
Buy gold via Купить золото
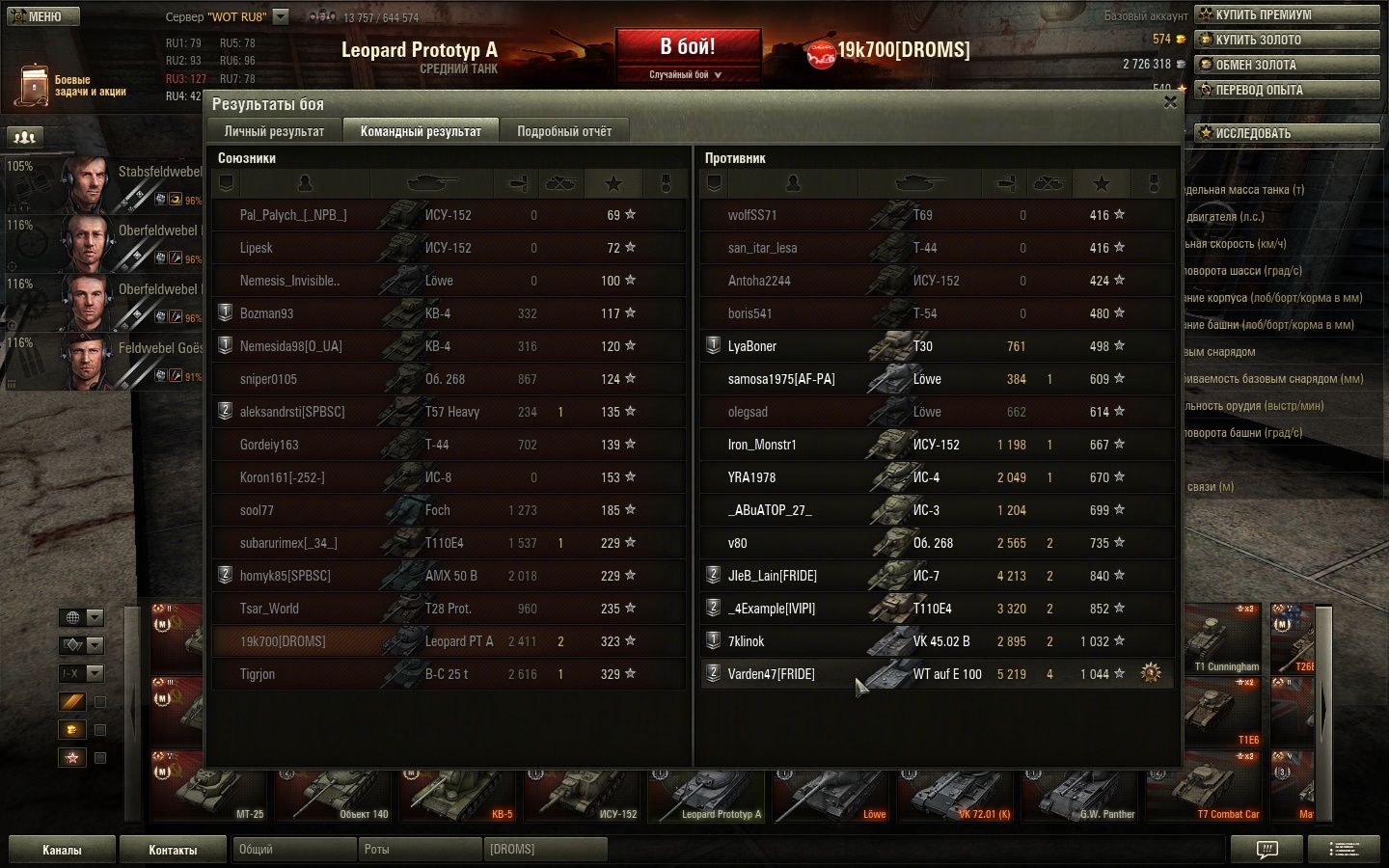pyautogui.click(x=1288, y=40)
